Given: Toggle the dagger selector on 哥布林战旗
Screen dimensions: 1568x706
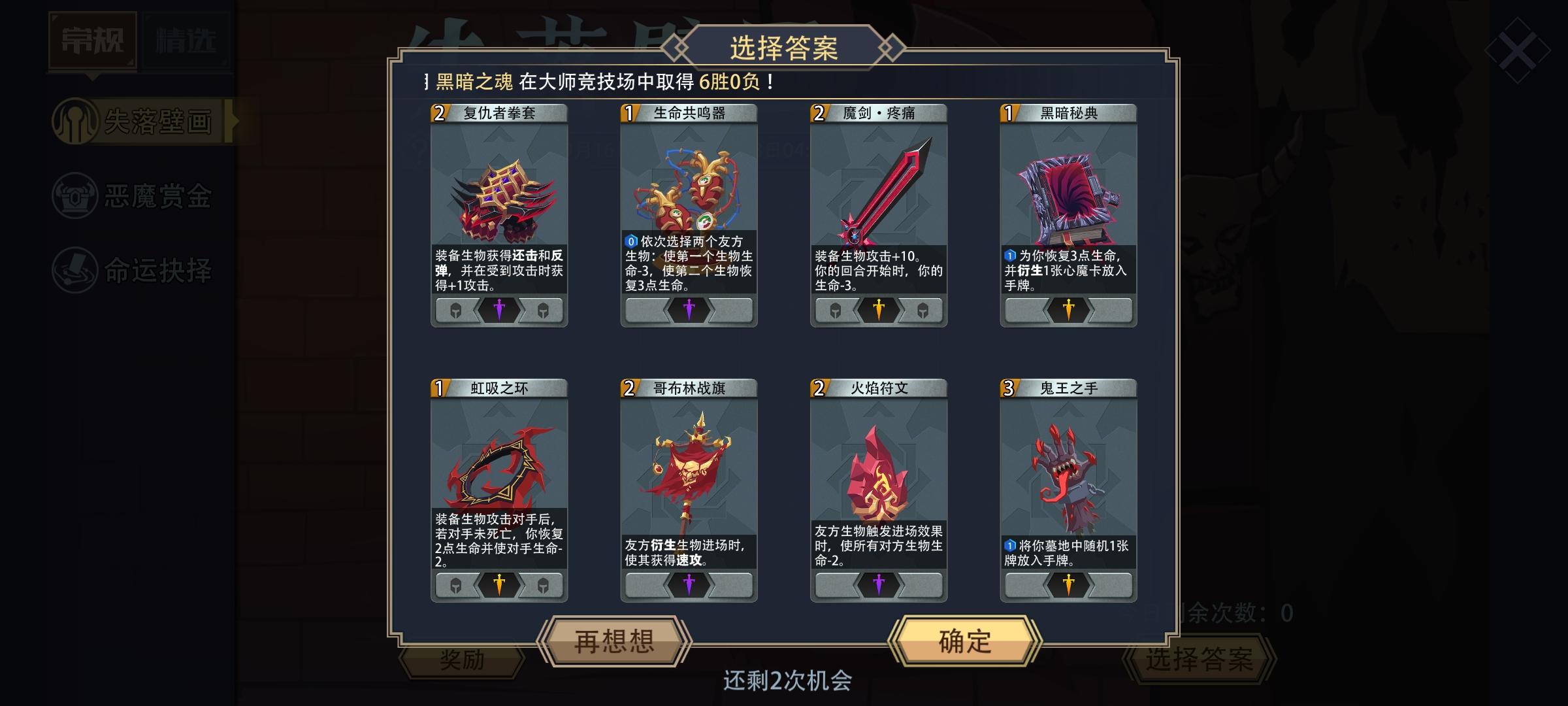Looking at the screenshot, I should coord(689,586).
